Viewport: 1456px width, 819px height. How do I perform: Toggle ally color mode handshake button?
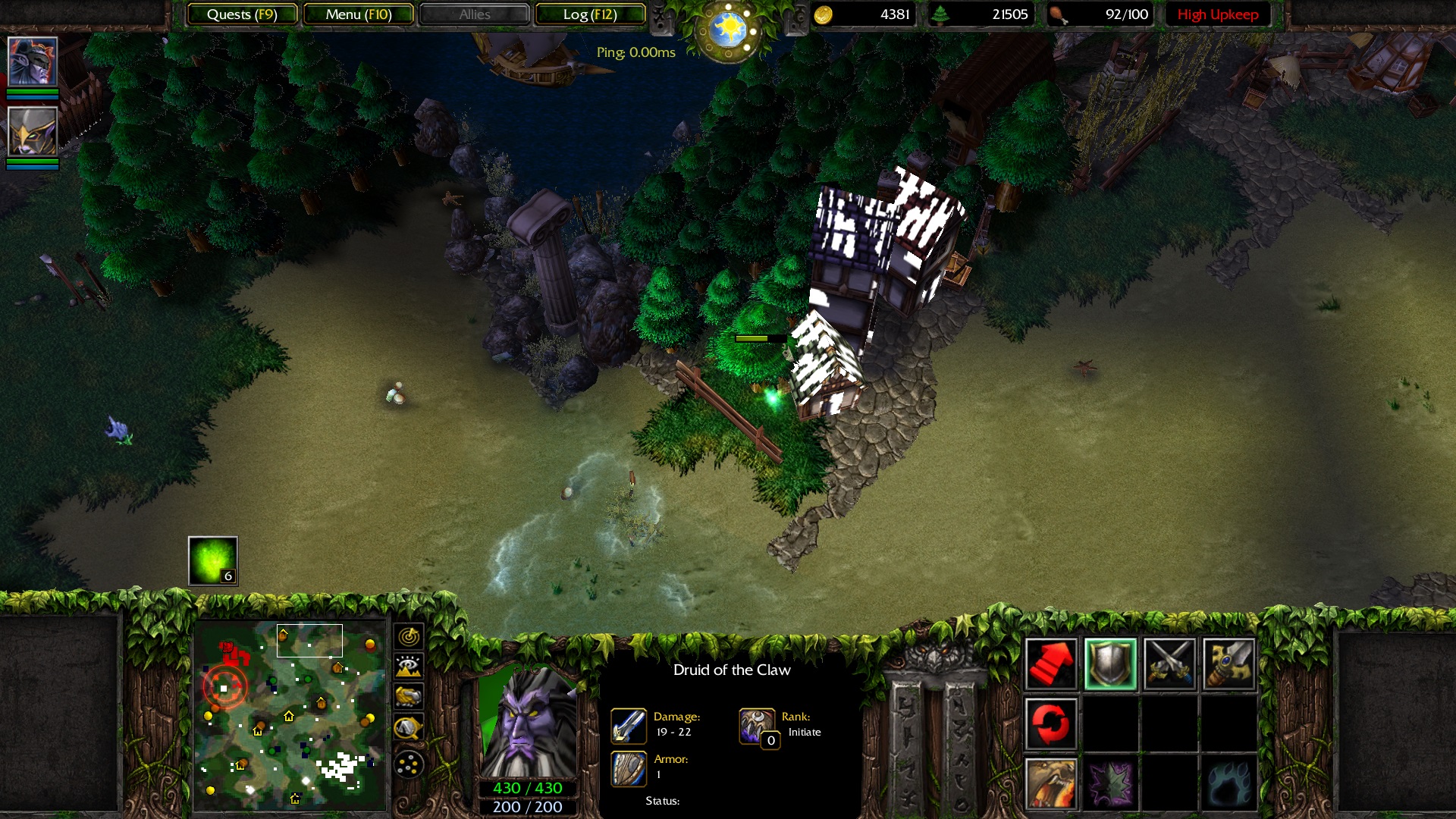pos(409,696)
